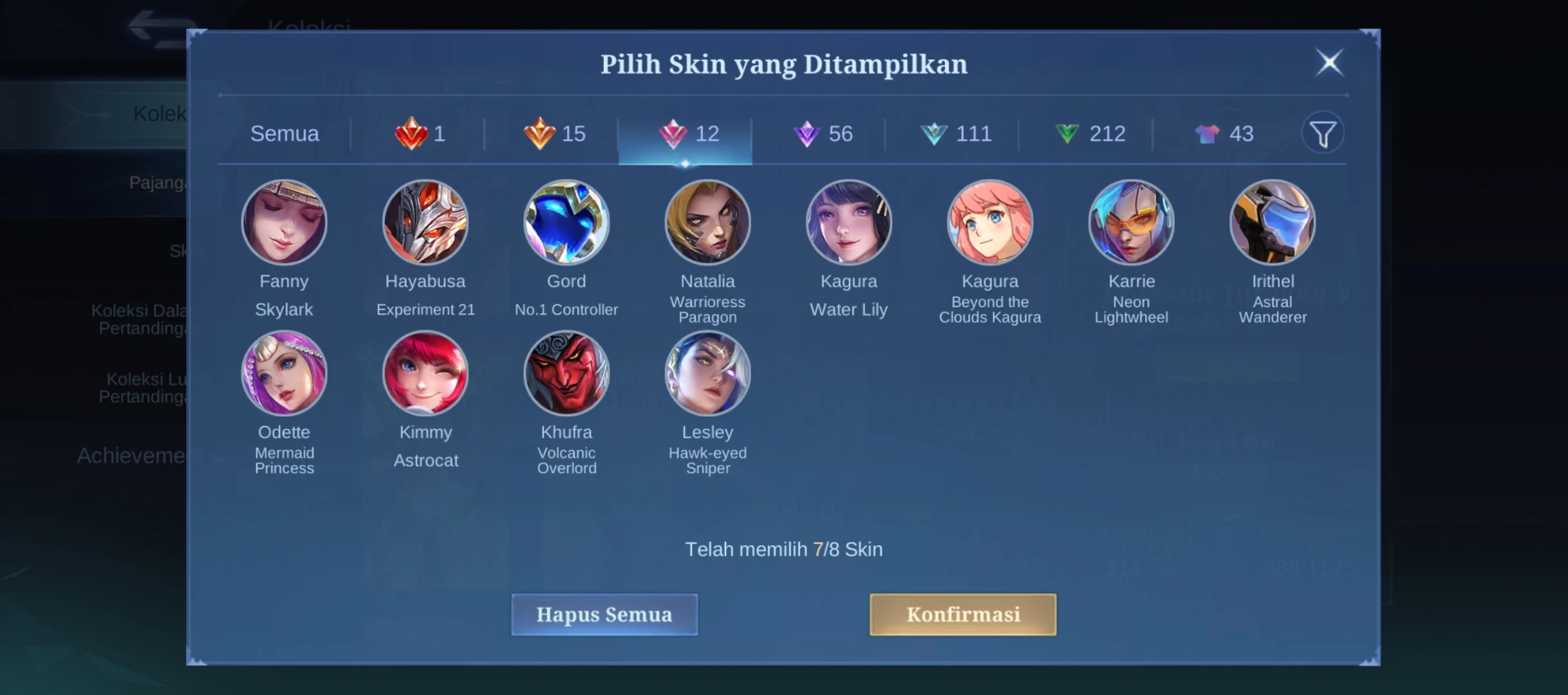Switch to the Semua tab

pyautogui.click(x=285, y=134)
